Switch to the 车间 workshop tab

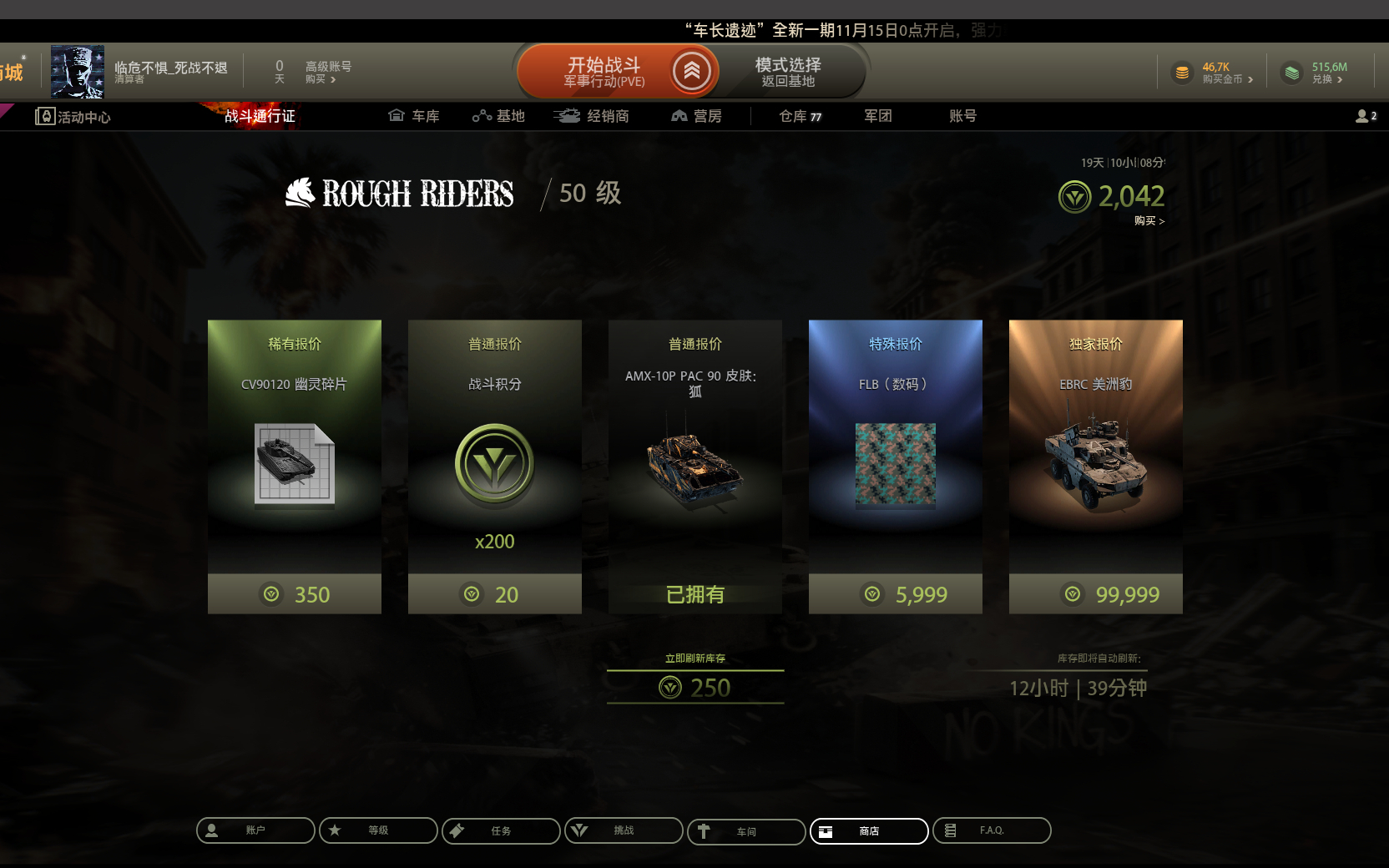click(x=746, y=831)
